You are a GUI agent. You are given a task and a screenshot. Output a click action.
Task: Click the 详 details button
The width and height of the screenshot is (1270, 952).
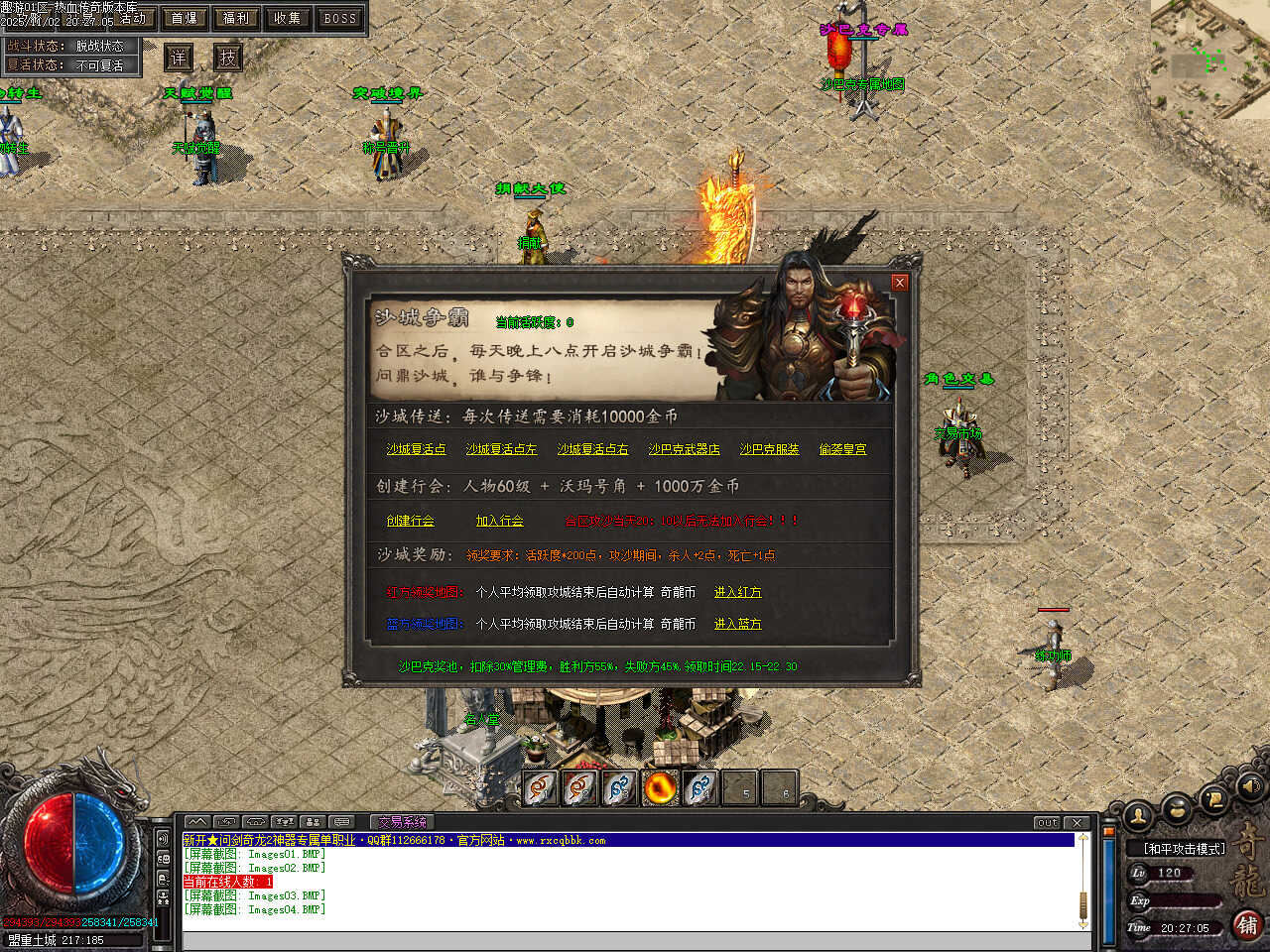click(x=179, y=58)
